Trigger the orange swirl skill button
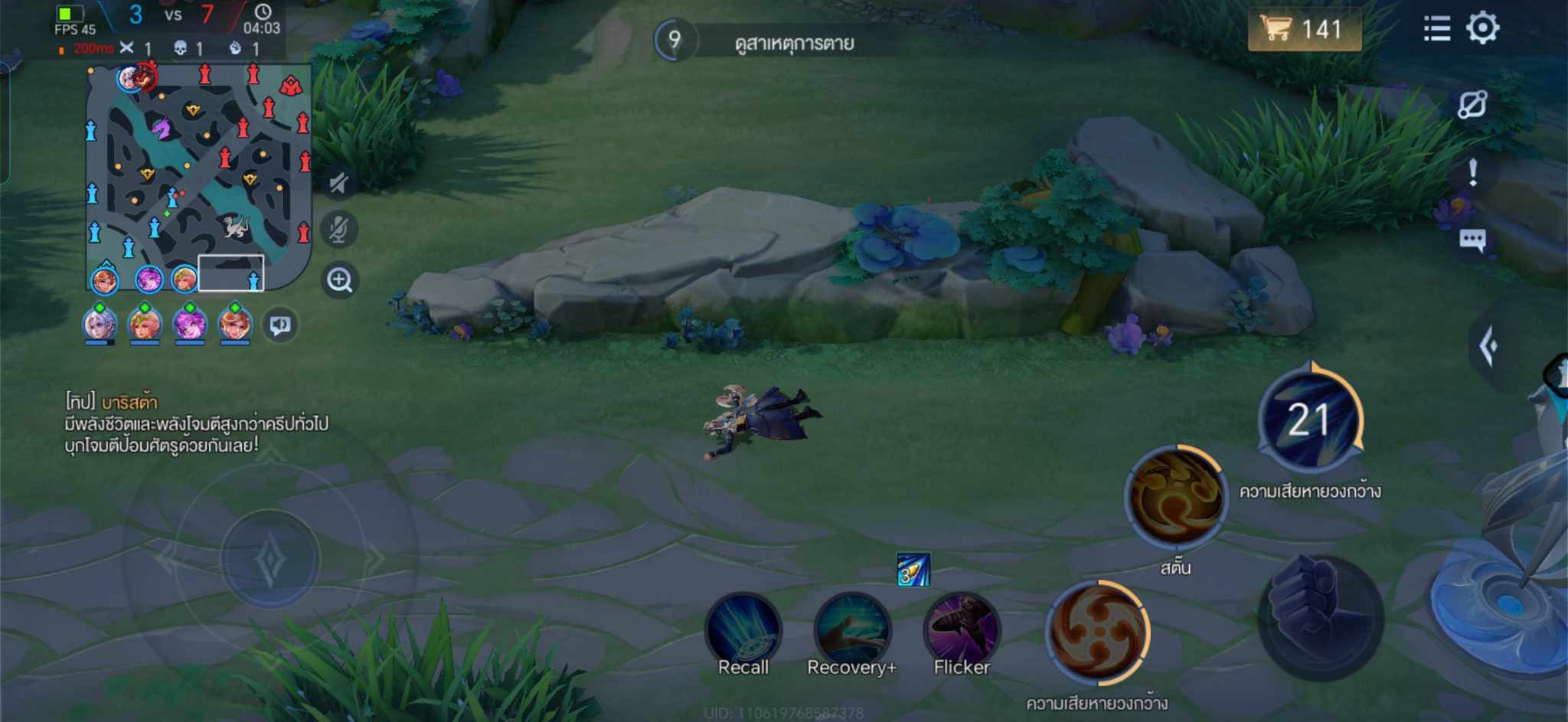 [1099, 633]
